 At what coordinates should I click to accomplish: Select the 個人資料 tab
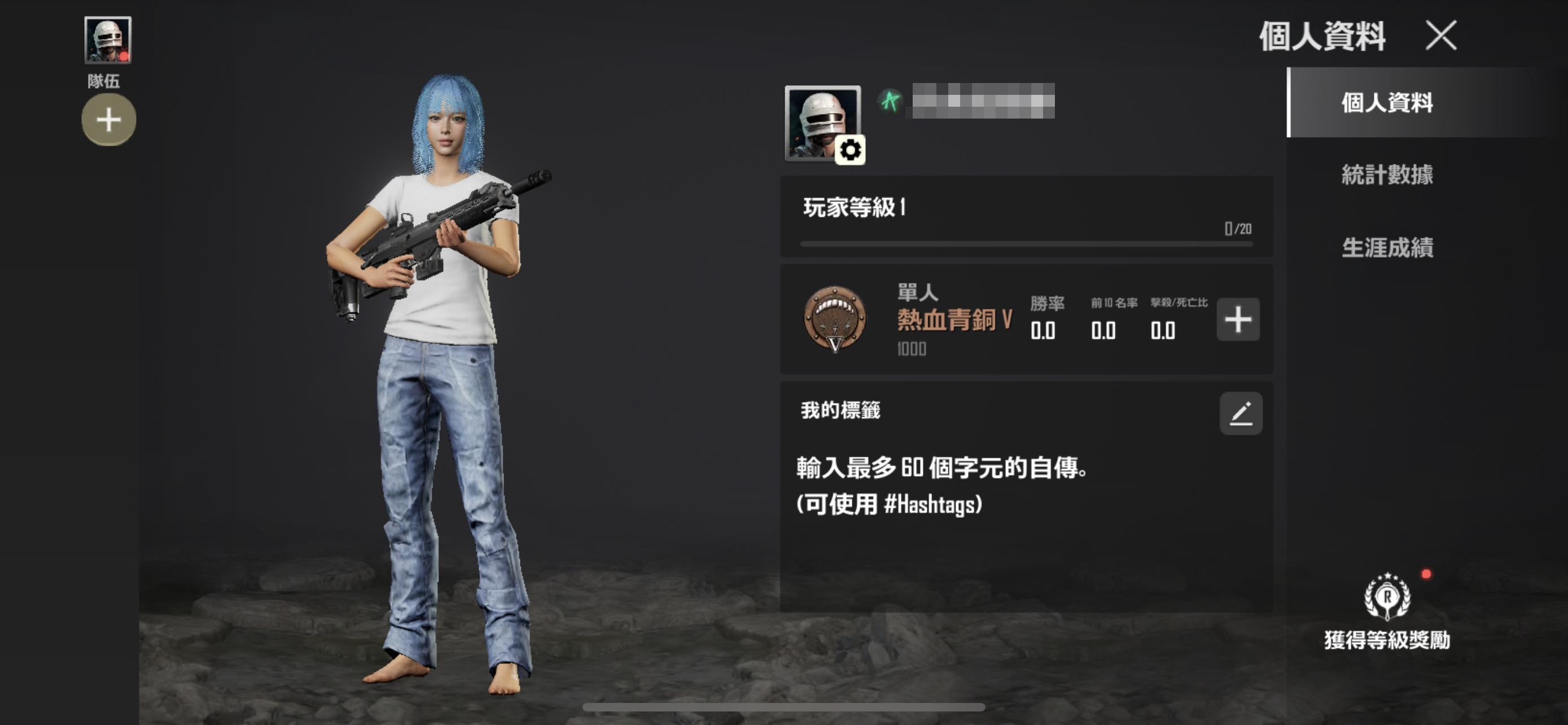[x=1387, y=103]
